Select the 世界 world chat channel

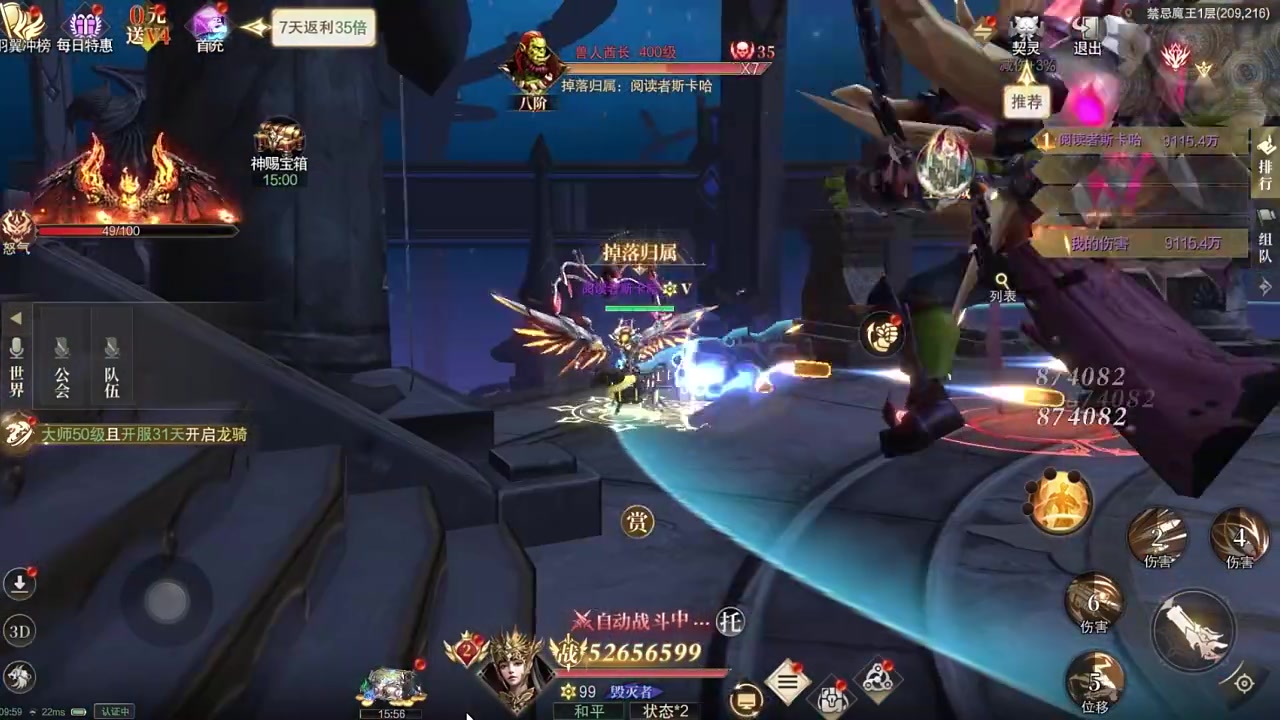tap(16, 367)
